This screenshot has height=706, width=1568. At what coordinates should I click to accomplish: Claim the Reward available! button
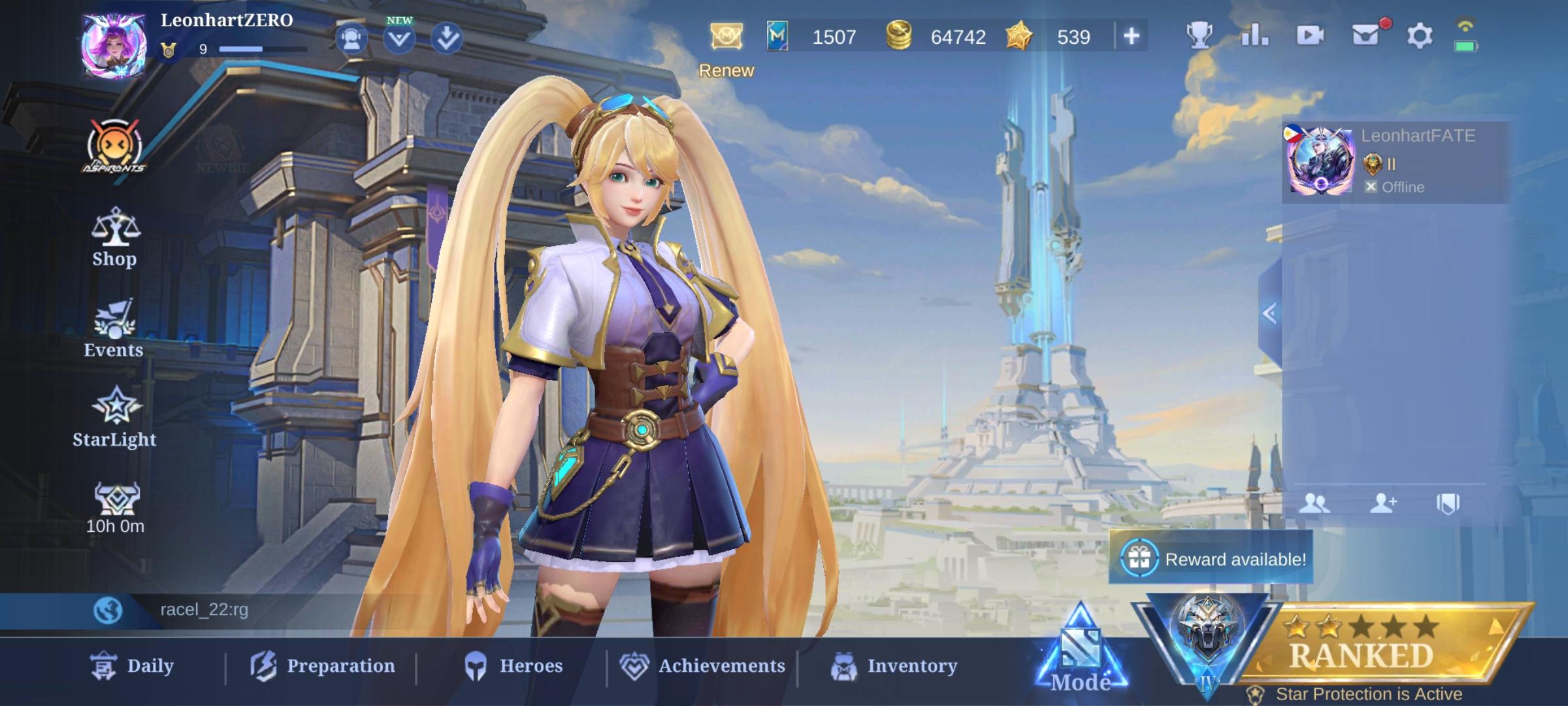click(1211, 560)
